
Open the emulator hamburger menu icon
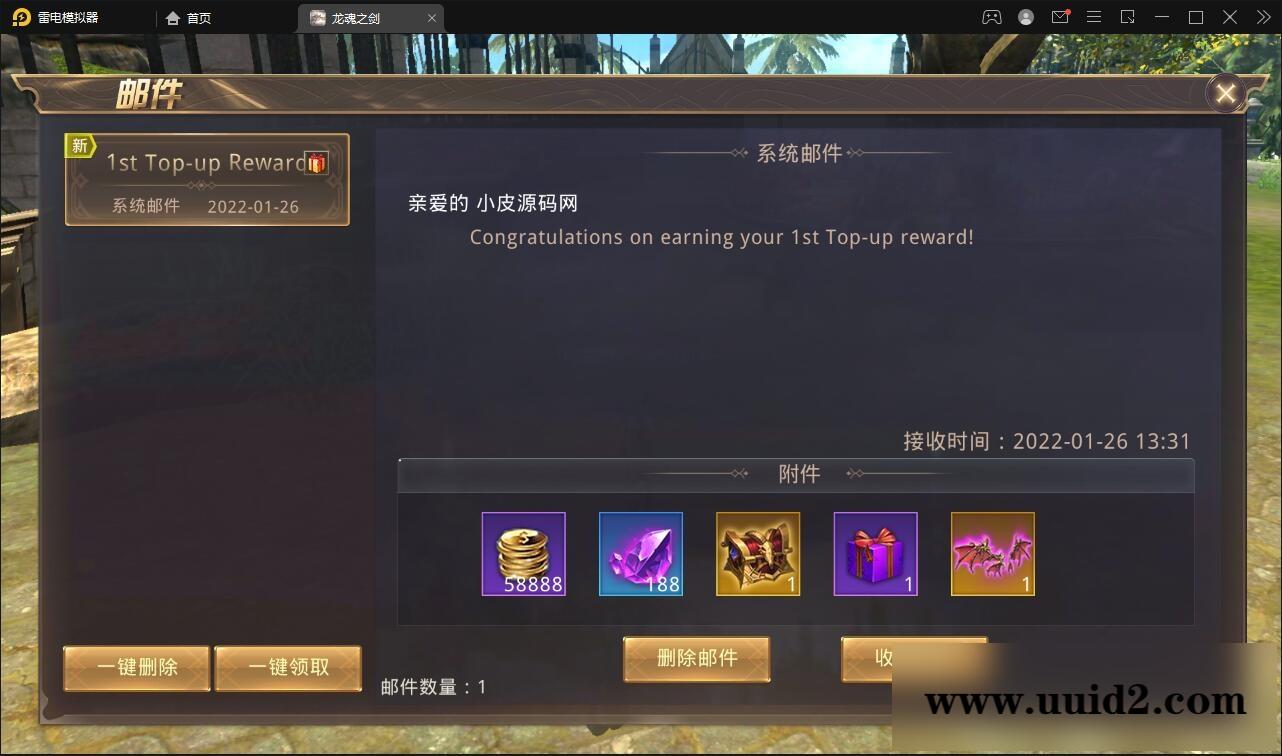(x=1094, y=17)
